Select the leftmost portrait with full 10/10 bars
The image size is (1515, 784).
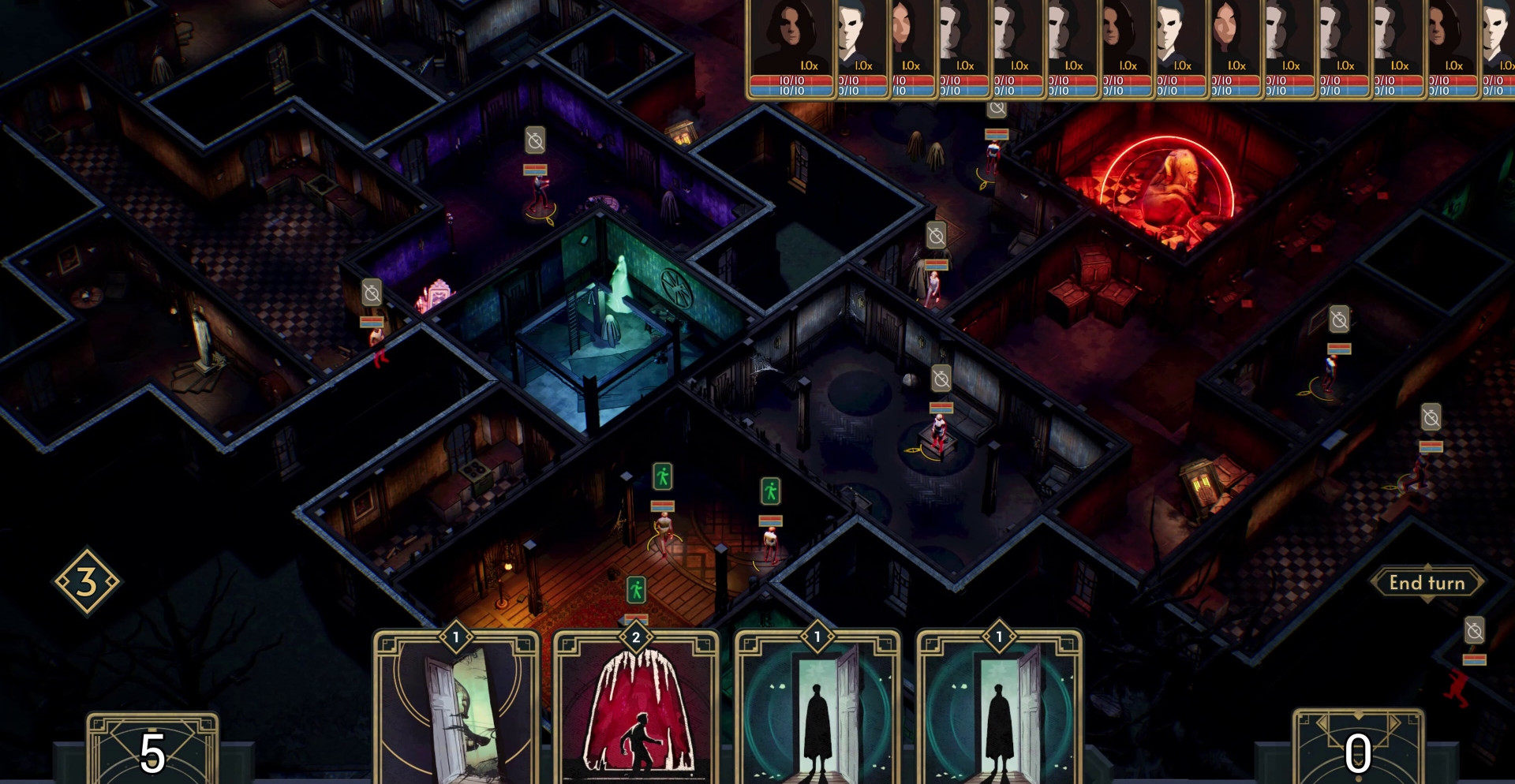tap(791, 47)
